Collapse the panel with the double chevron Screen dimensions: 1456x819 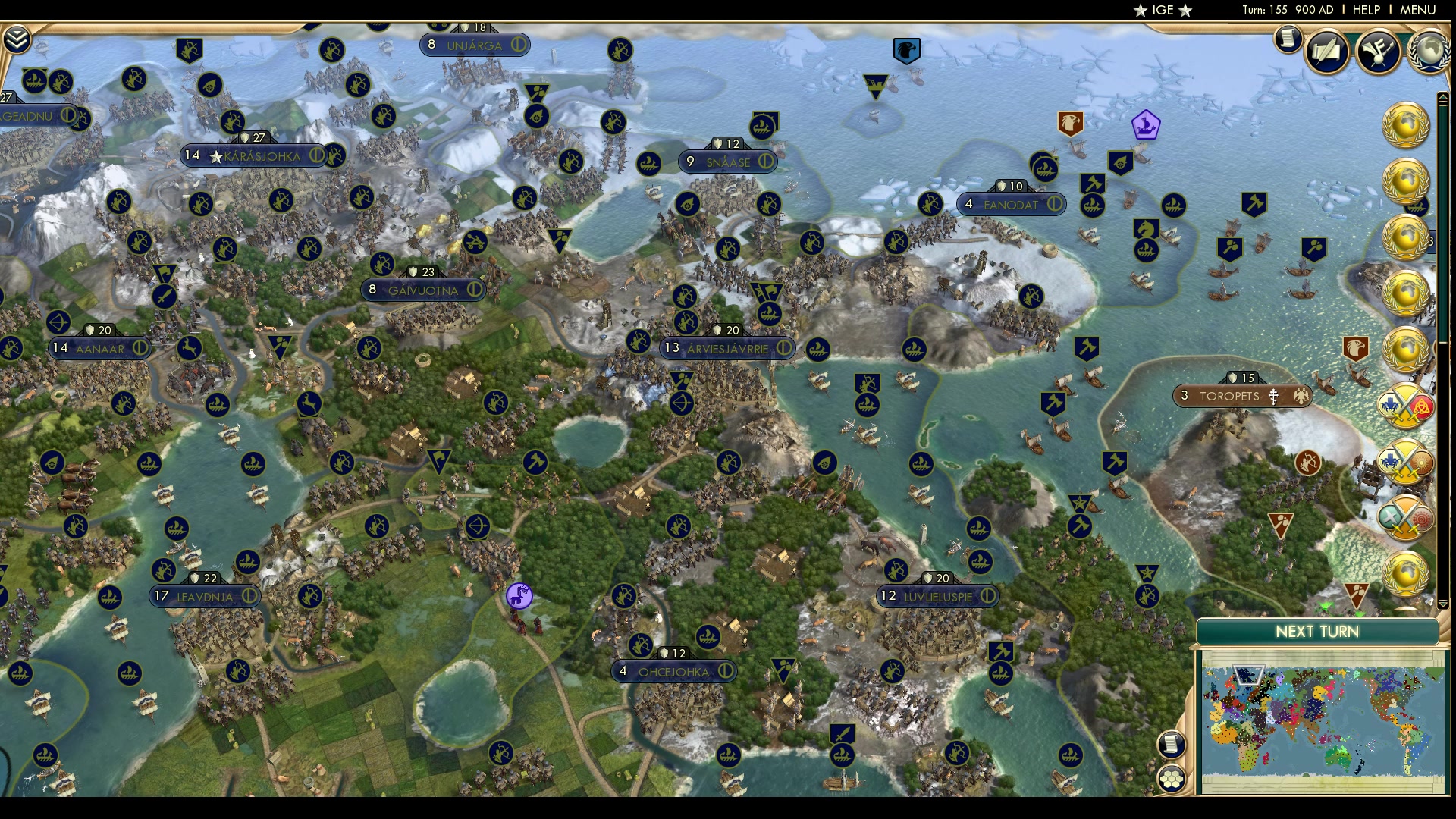(x=15, y=36)
